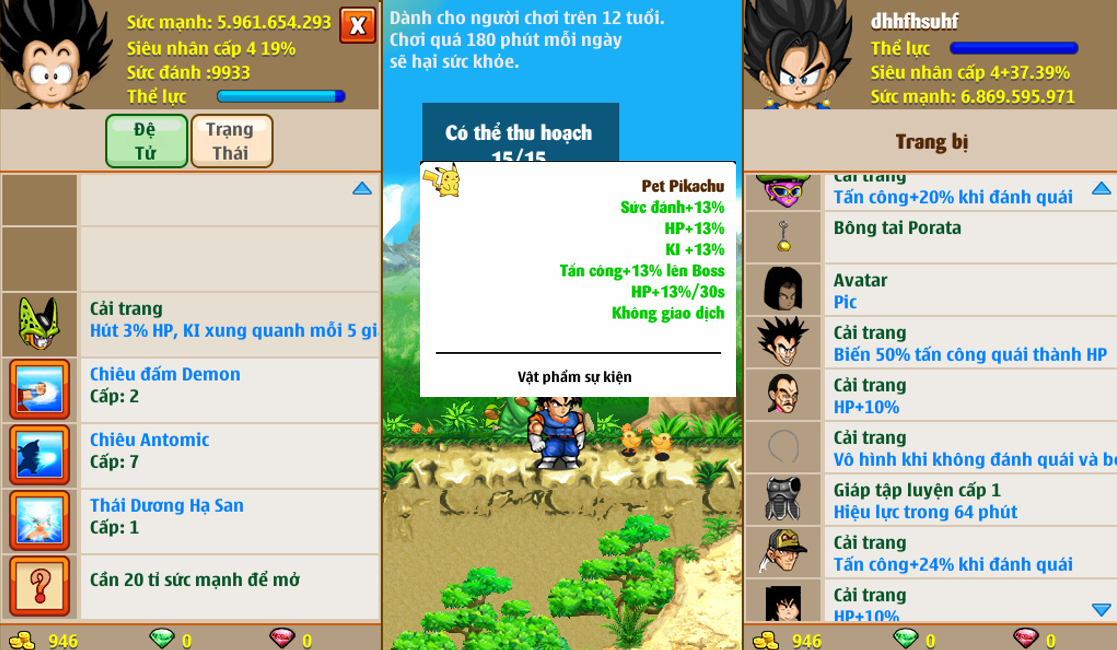This screenshot has width=1117, height=650.
Task: Click the up arrow in the left skill list
Action: coord(362,188)
